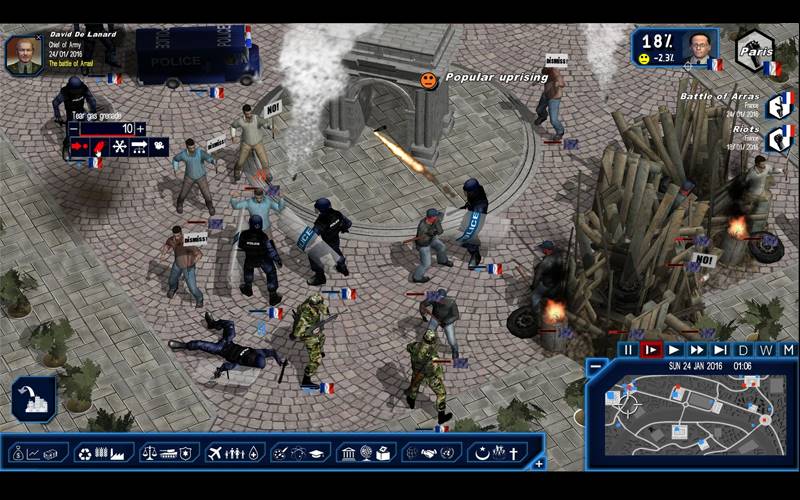Advance time by one day (D)
This screenshot has height=500, width=800.
pyautogui.click(x=743, y=350)
